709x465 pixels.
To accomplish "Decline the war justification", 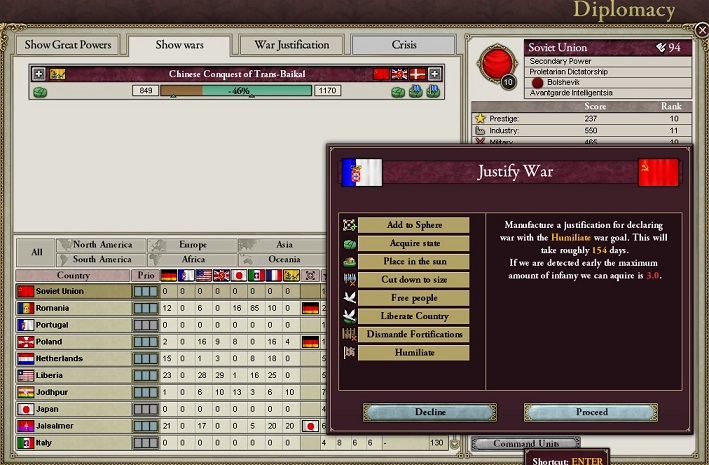I will point(430,412).
